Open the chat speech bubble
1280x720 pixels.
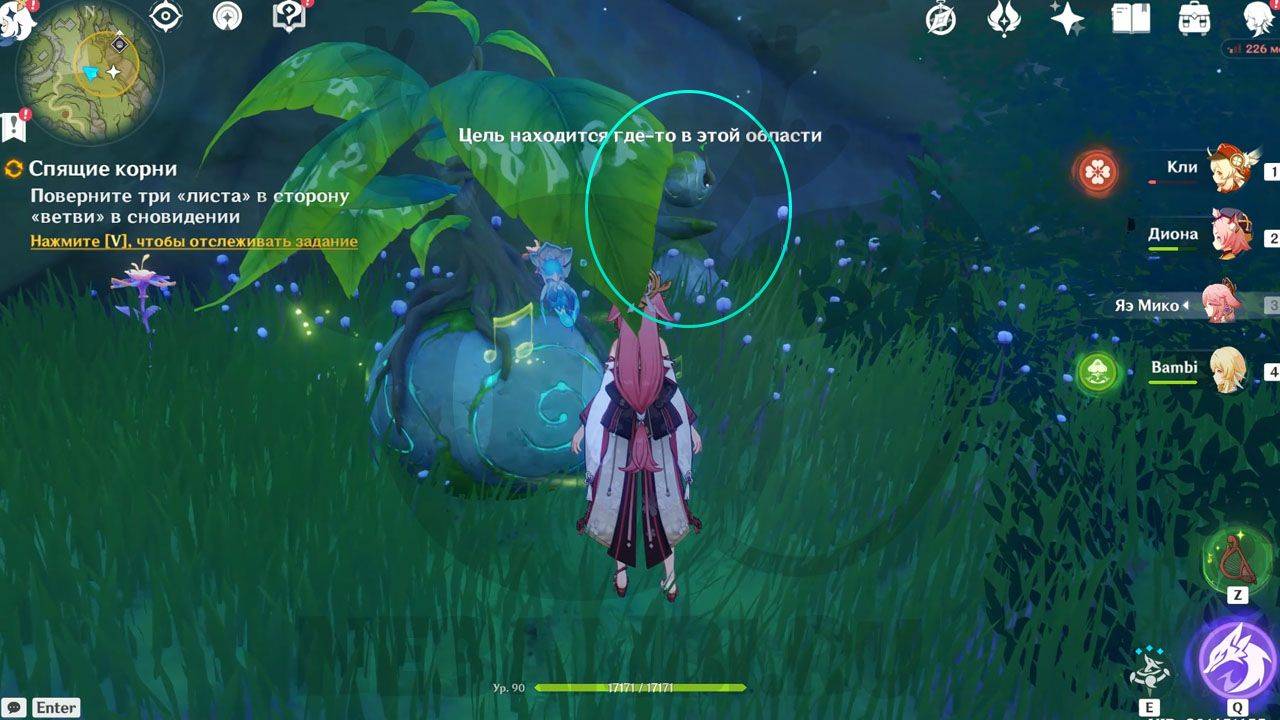(x=14, y=707)
